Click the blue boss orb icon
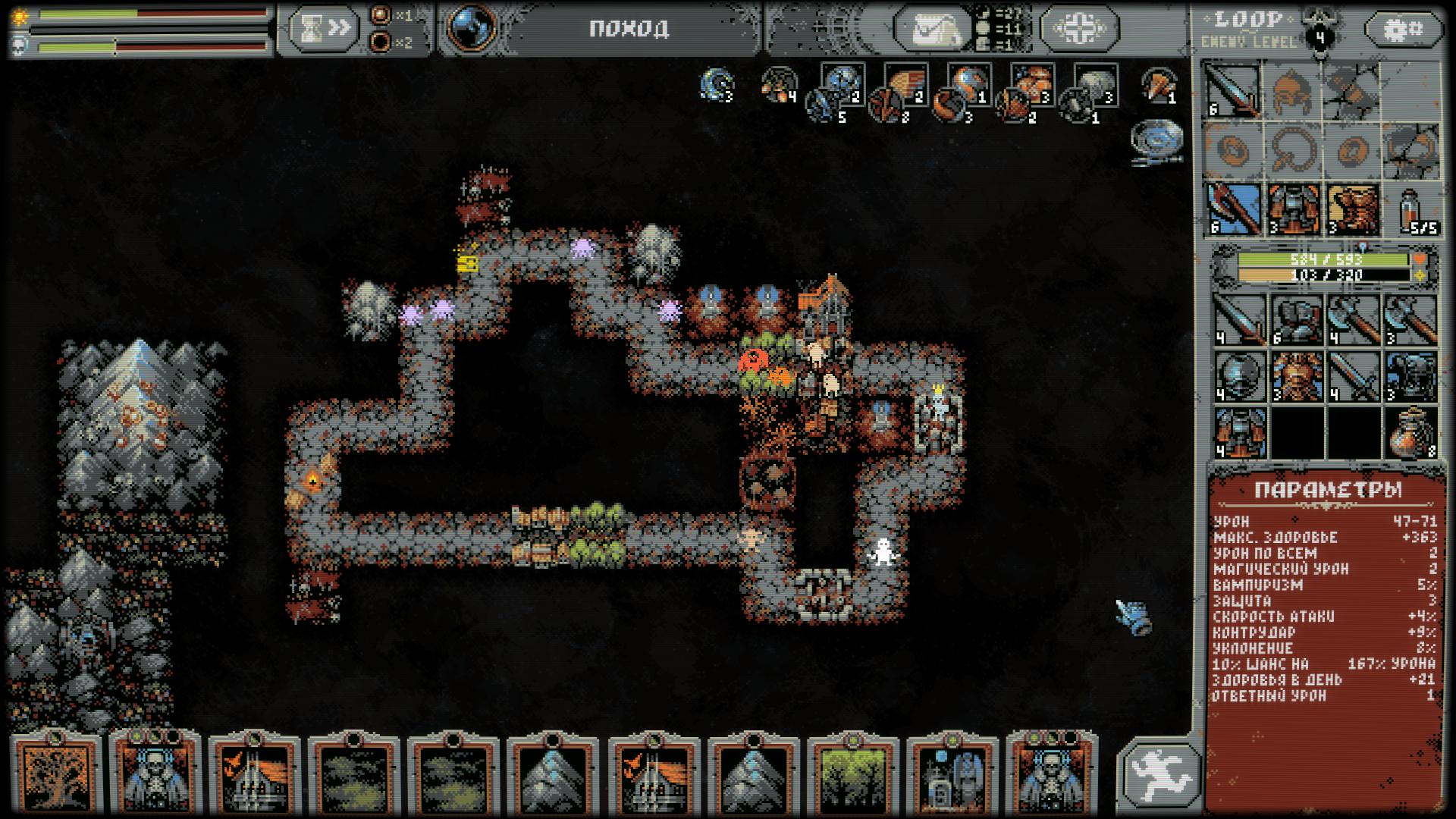The height and width of the screenshot is (819, 1456). pos(471,27)
